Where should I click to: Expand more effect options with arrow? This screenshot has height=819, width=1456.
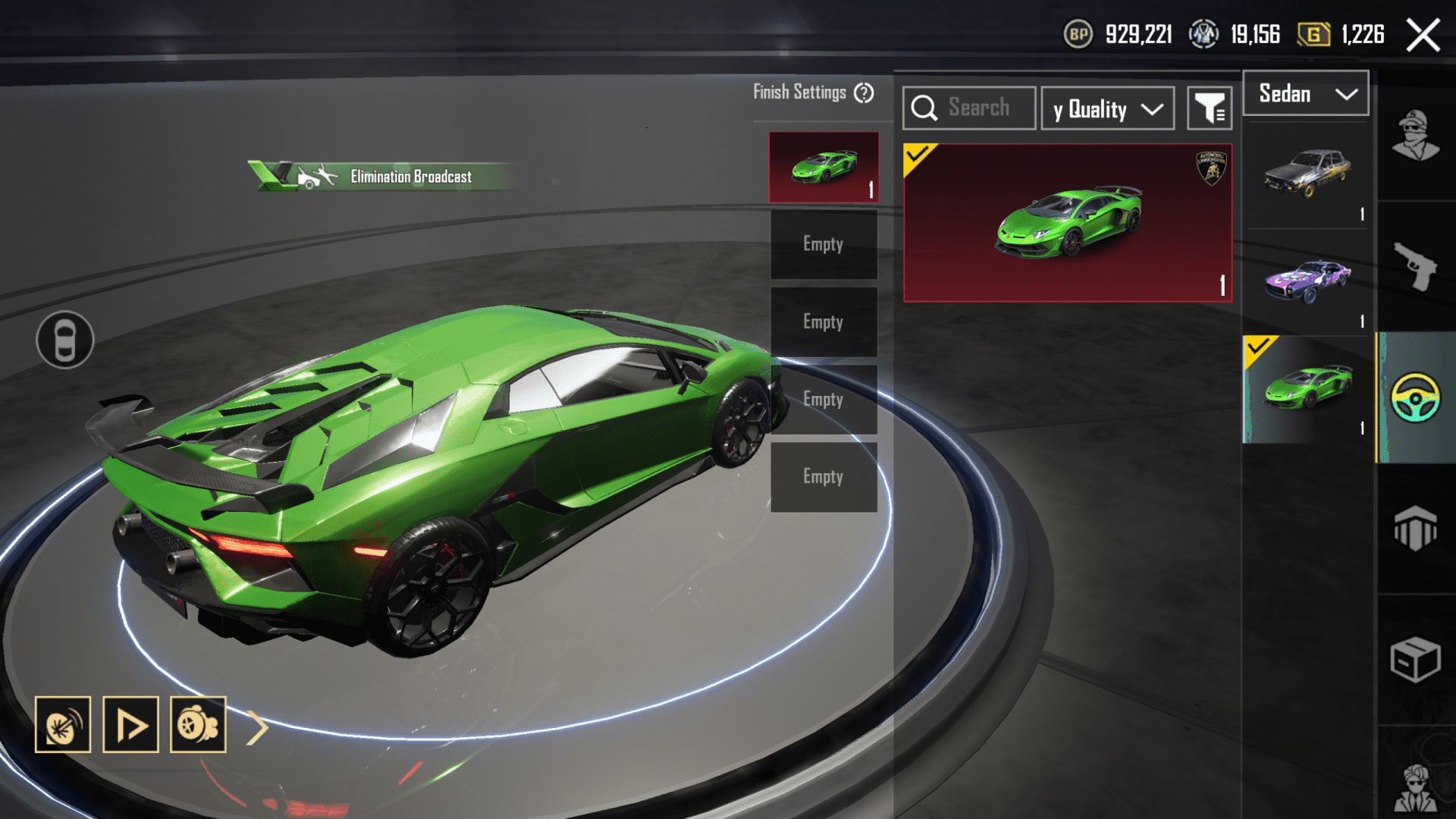[x=258, y=728]
